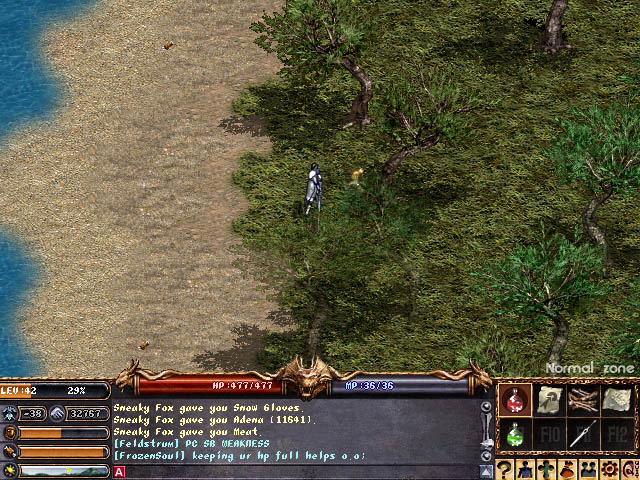The image size is (640, 480).
Task: Toggle the red A chat mode button
Action: point(120,471)
